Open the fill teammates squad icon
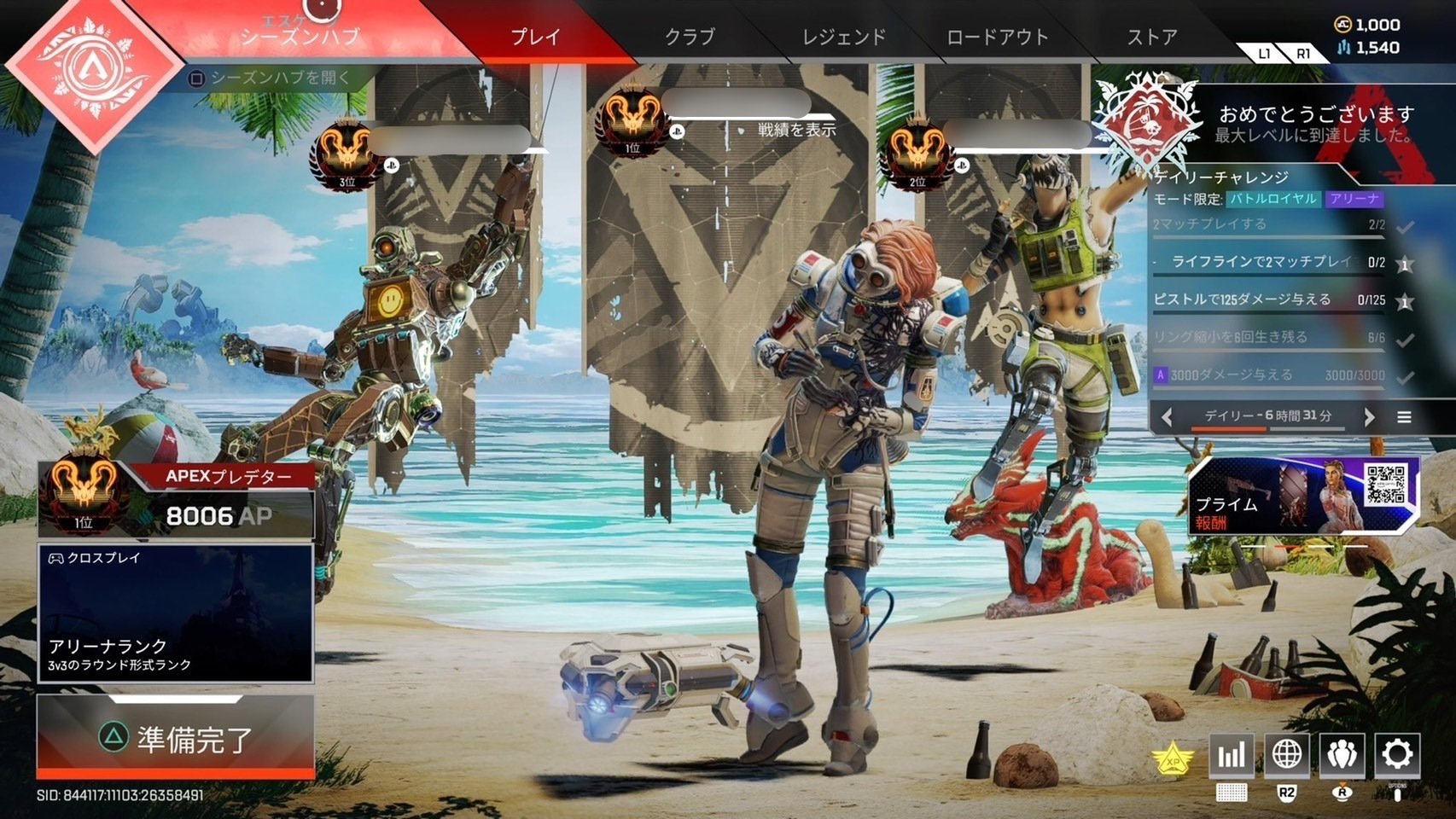This screenshot has height=819, width=1456. (x=1343, y=754)
